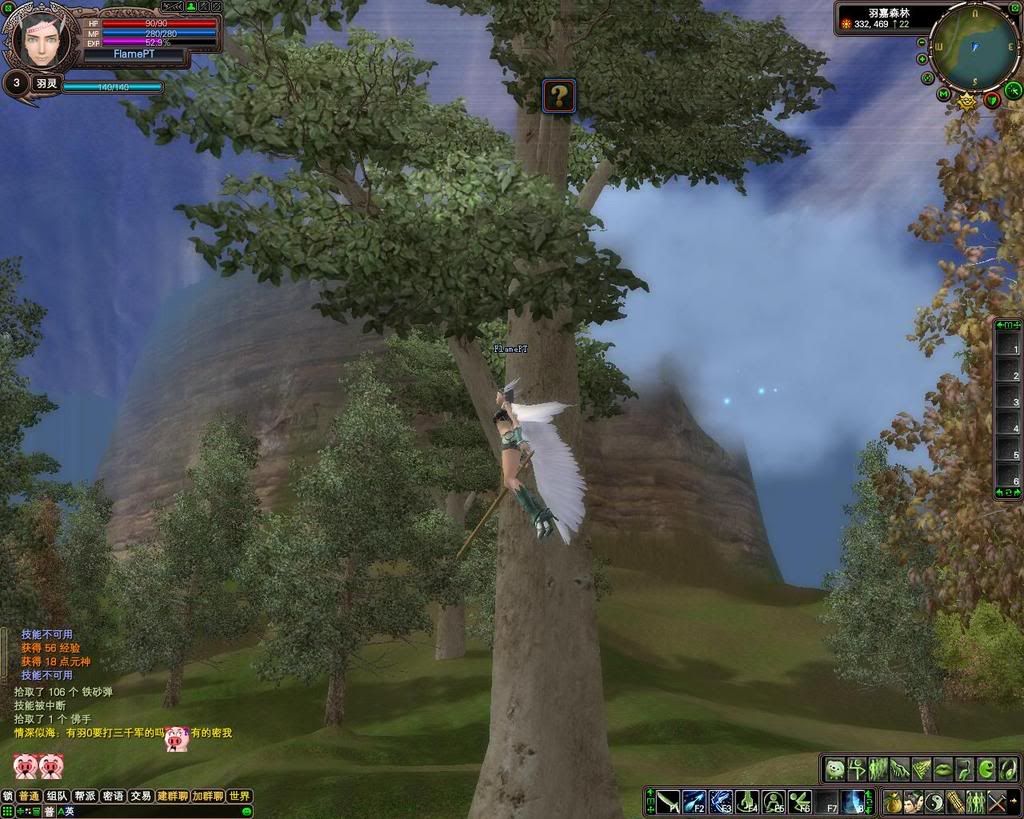Viewport: 1024px width, 819px height.
Task: Click the golden sun icon under the minimap
Action: click(x=967, y=100)
